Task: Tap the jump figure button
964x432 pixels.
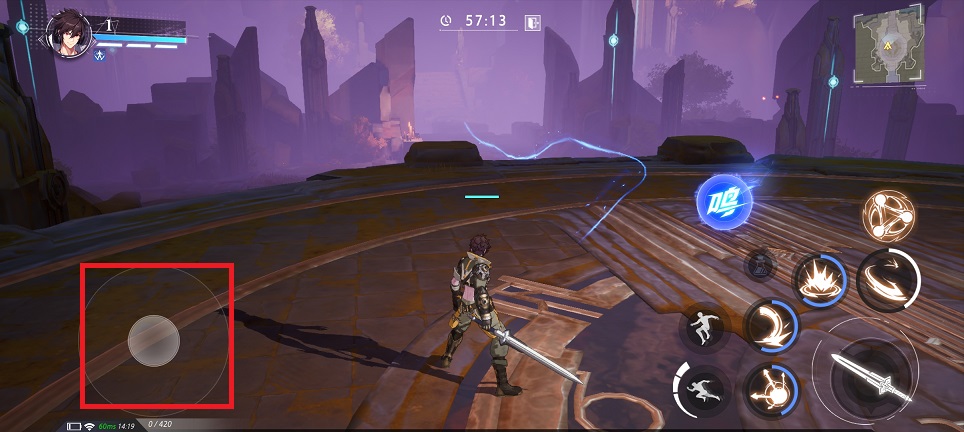Action: [703, 327]
